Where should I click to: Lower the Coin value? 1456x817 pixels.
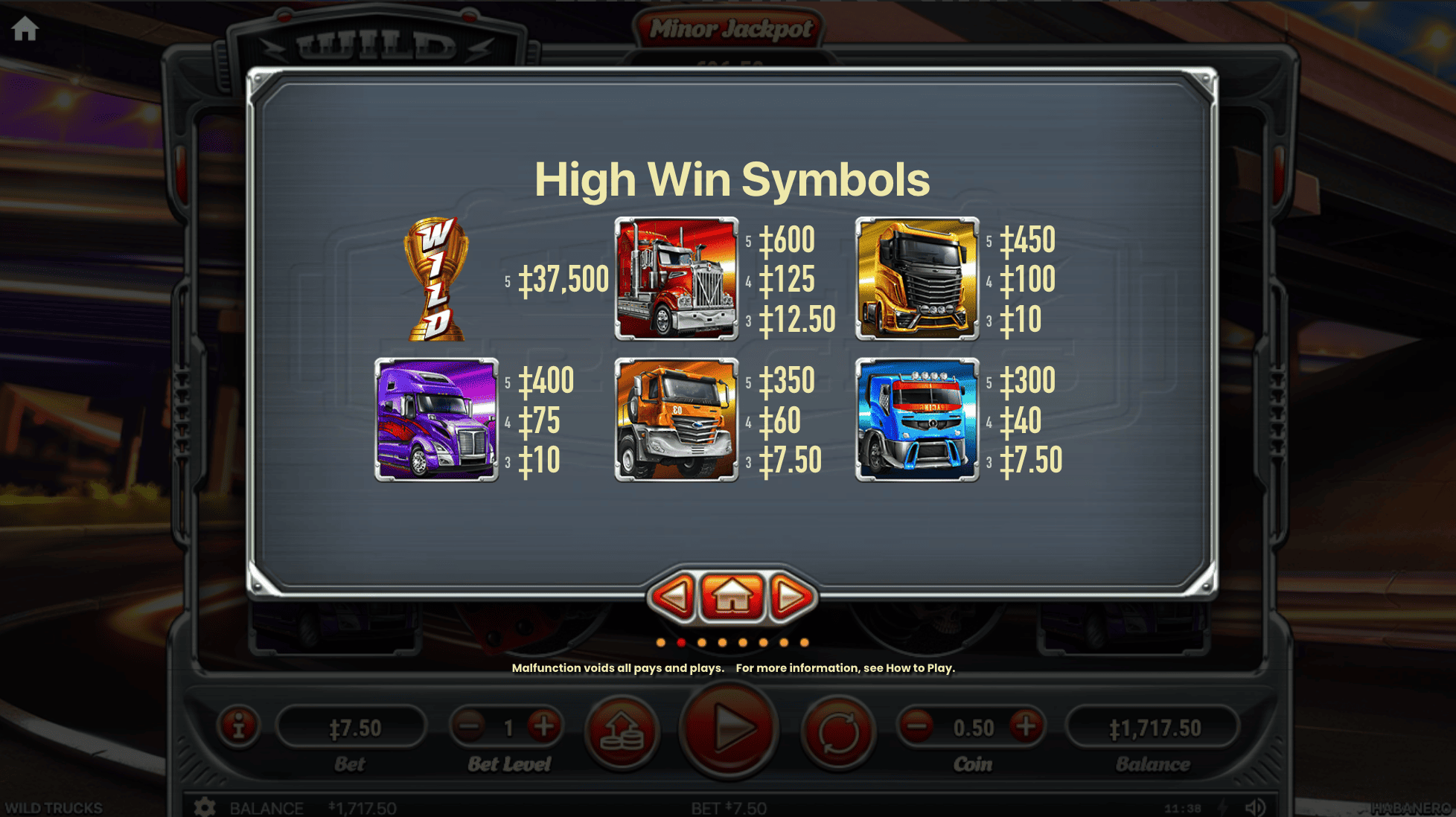(917, 726)
